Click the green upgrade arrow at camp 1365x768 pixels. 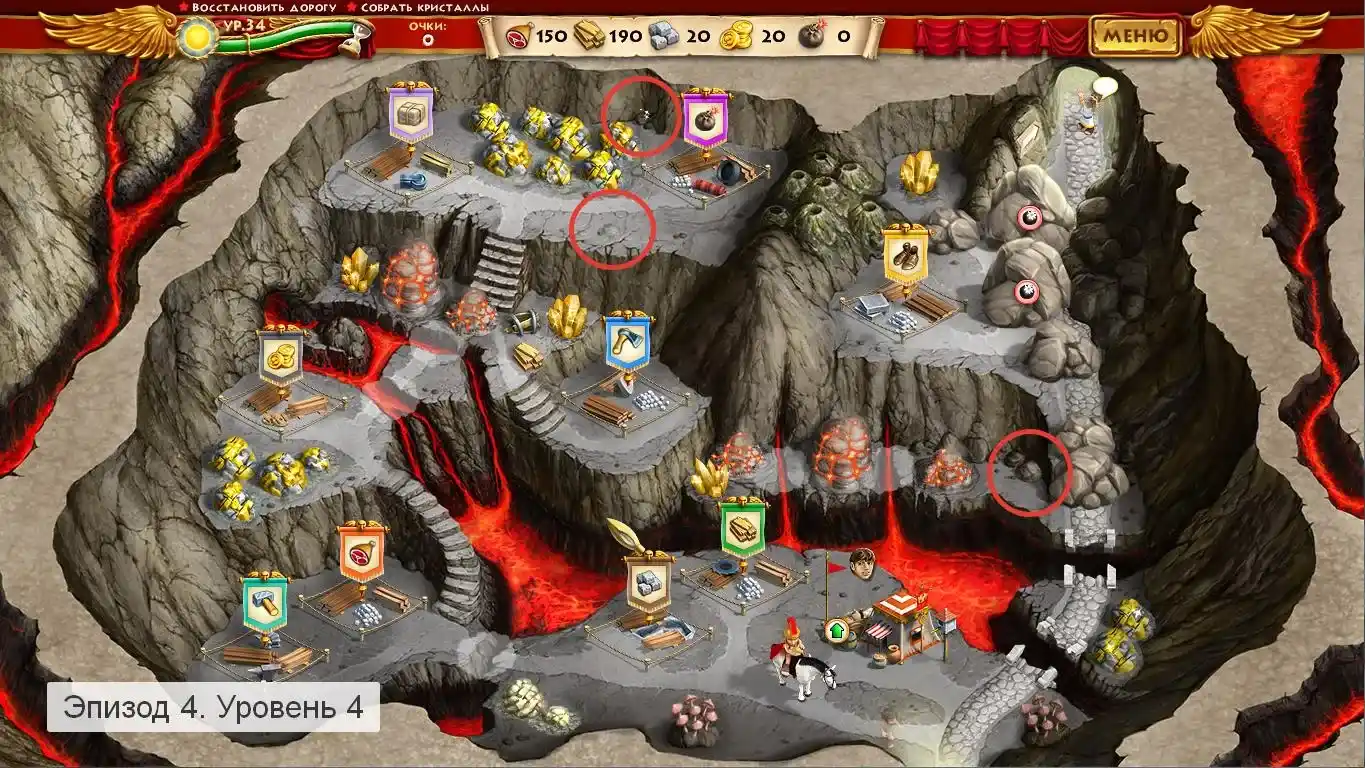[836, 630]
